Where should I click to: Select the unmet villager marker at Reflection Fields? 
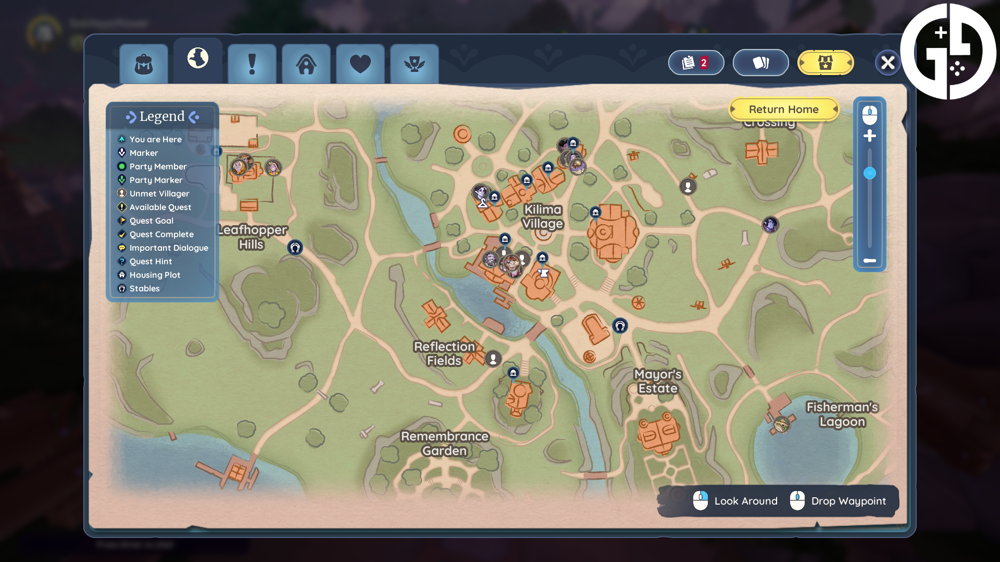(x=492, y=358)
